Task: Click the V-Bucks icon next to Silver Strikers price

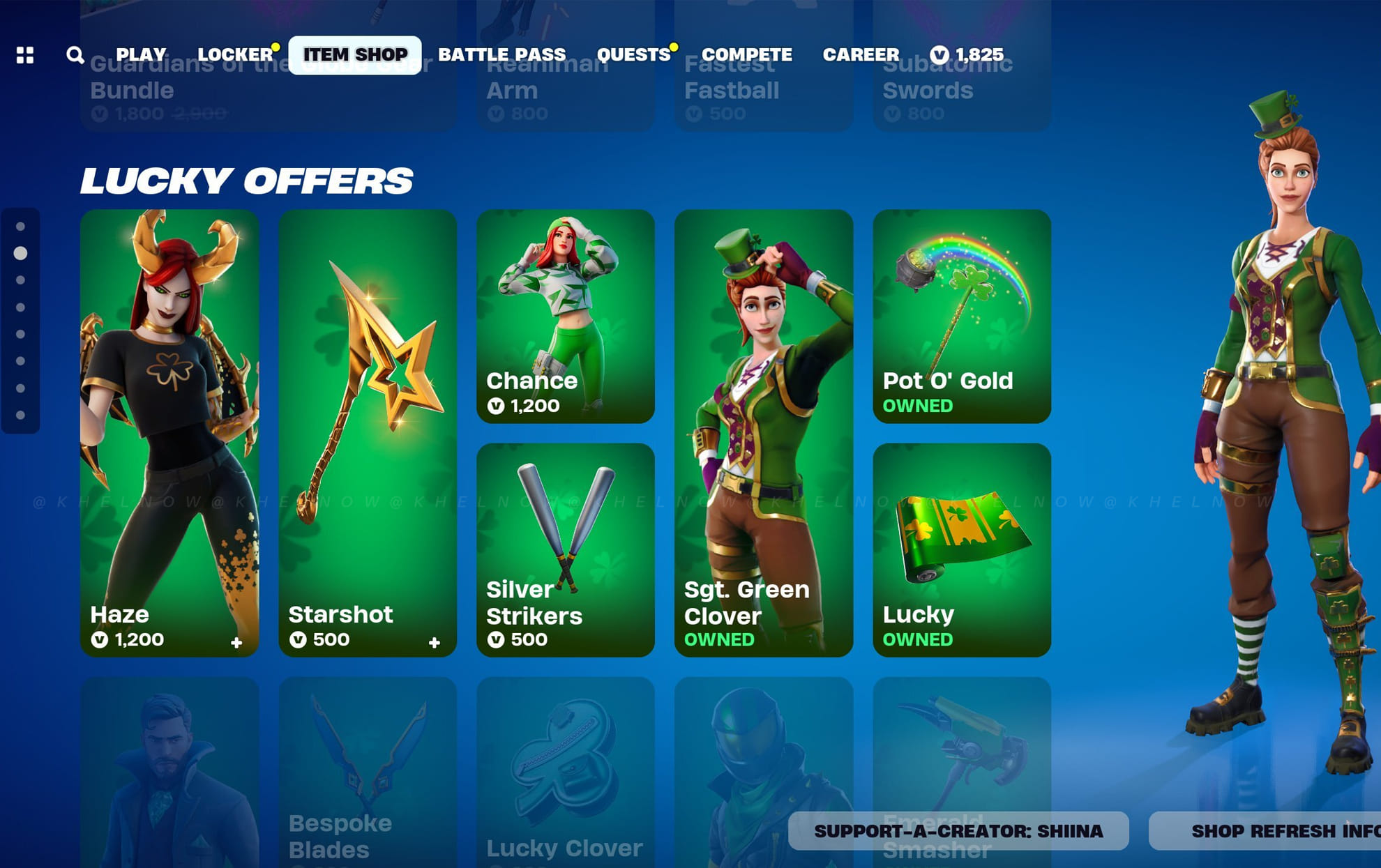Action: click(x=496, y=639)
